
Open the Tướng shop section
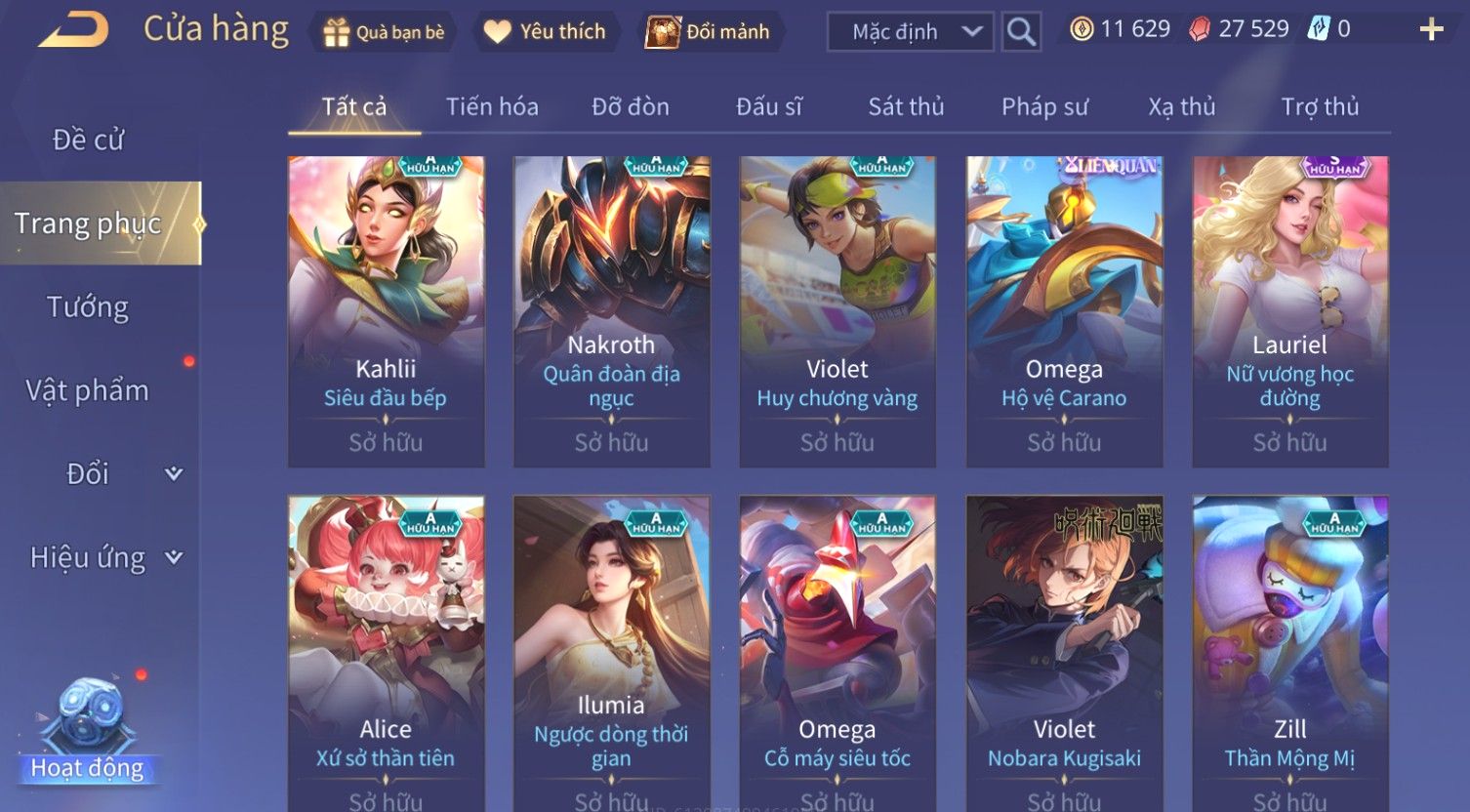click(88, 307)
